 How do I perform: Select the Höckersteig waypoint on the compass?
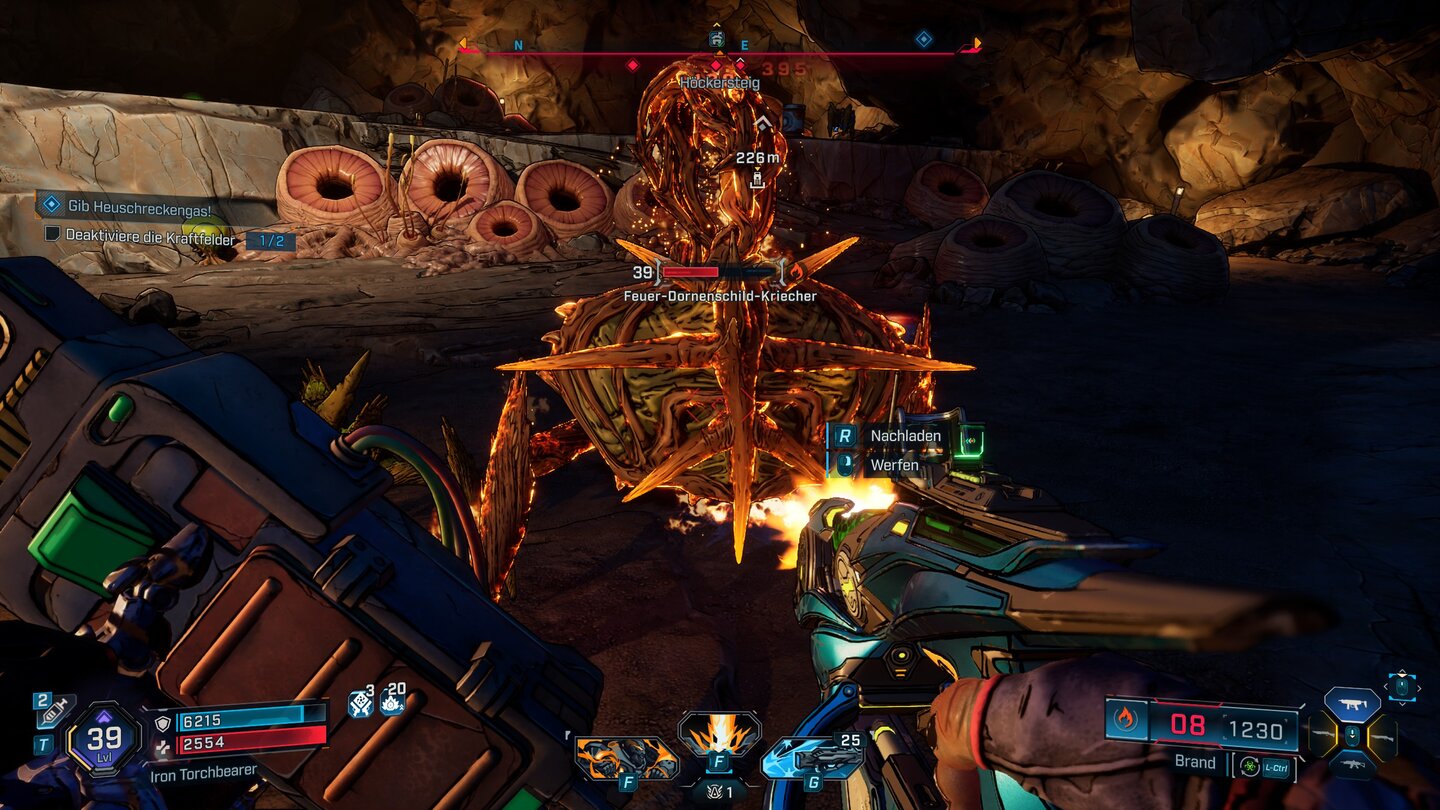[717, 40]
